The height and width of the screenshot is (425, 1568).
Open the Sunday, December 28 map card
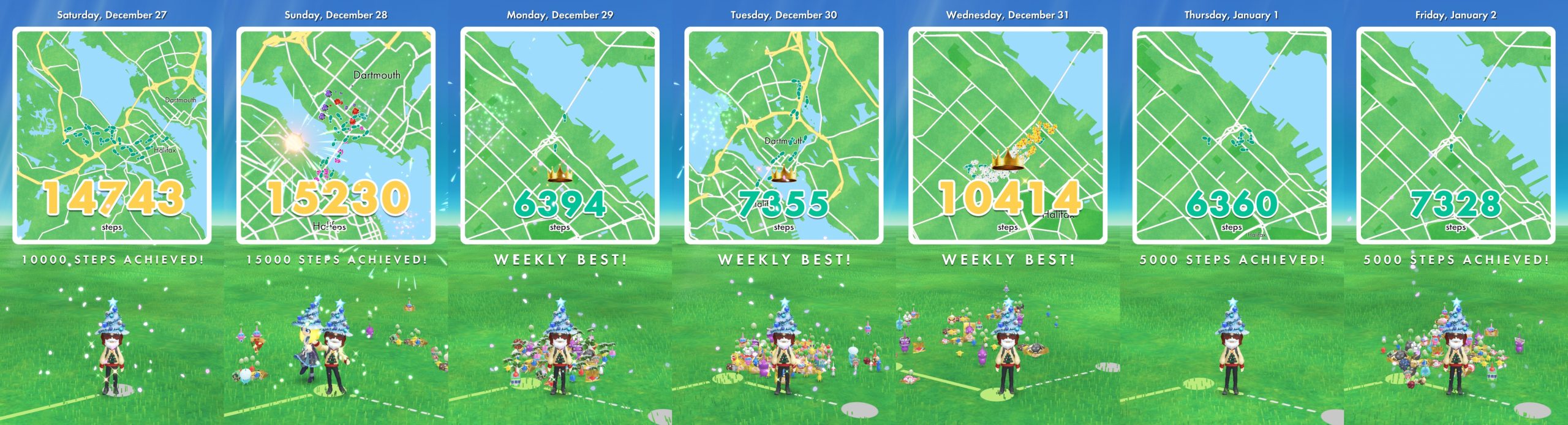click(x=336, y=135)
